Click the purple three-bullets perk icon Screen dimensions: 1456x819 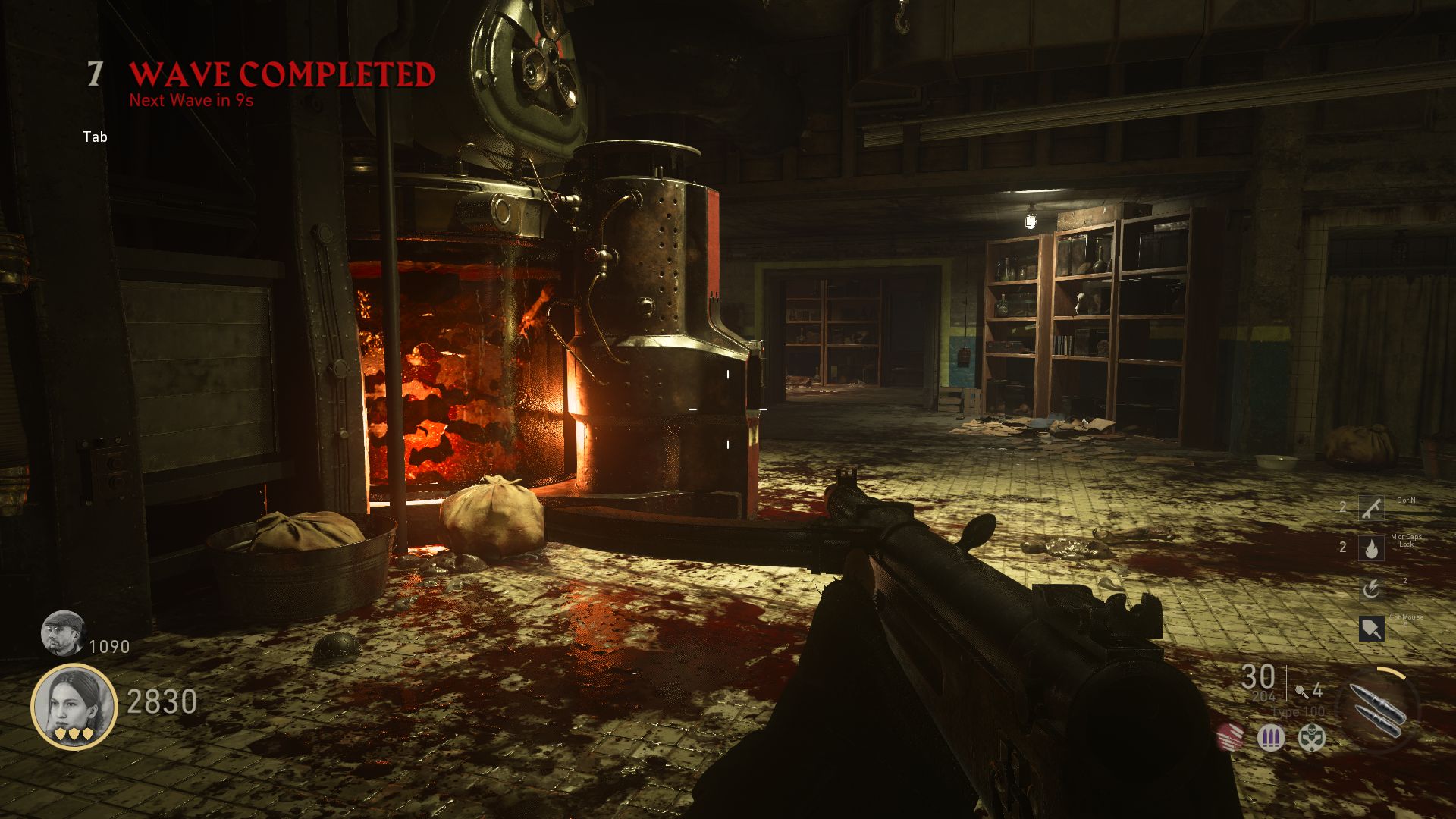click(1271, 737)
